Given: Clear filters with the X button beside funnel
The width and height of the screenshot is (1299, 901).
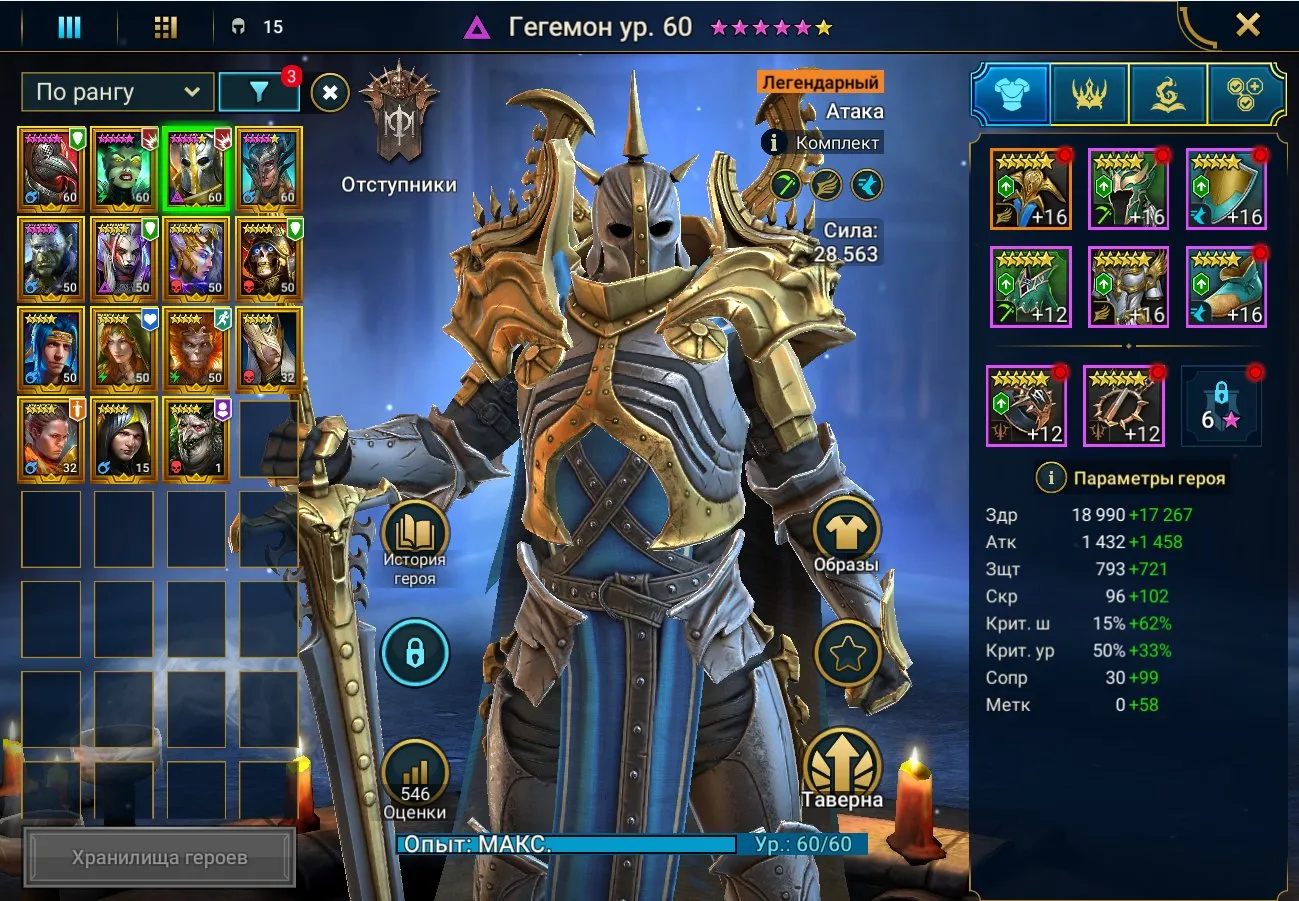Looking at the screenshot, I should point(327,92).
